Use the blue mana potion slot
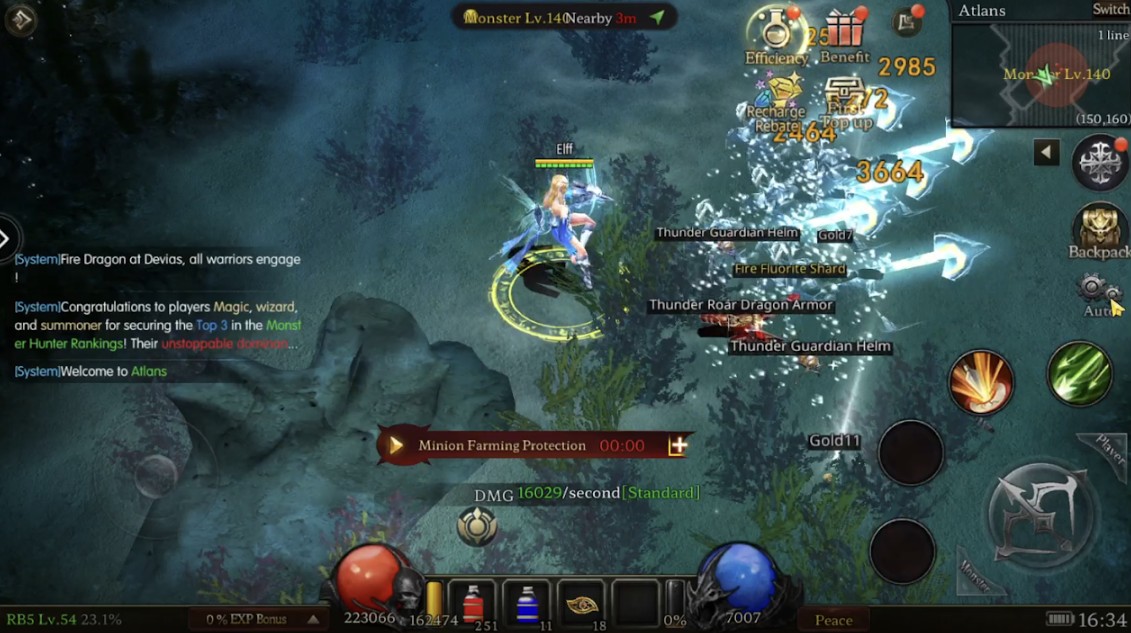 (527, 603)
